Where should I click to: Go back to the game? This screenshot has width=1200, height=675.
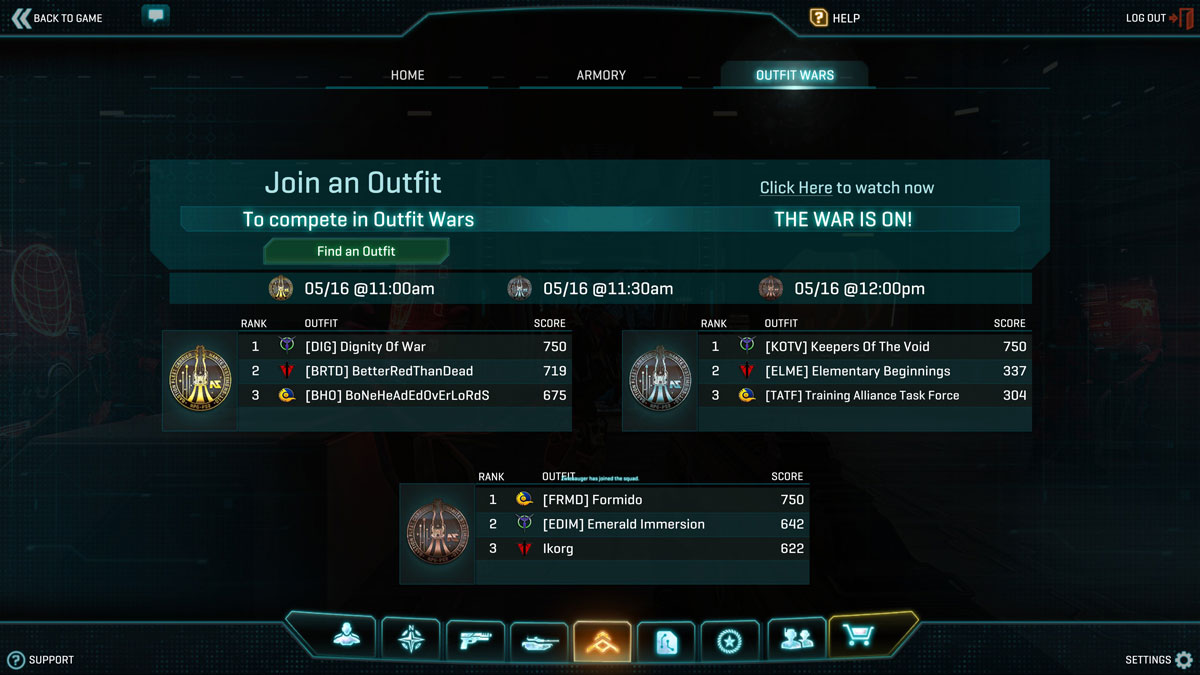pos(57,18)
